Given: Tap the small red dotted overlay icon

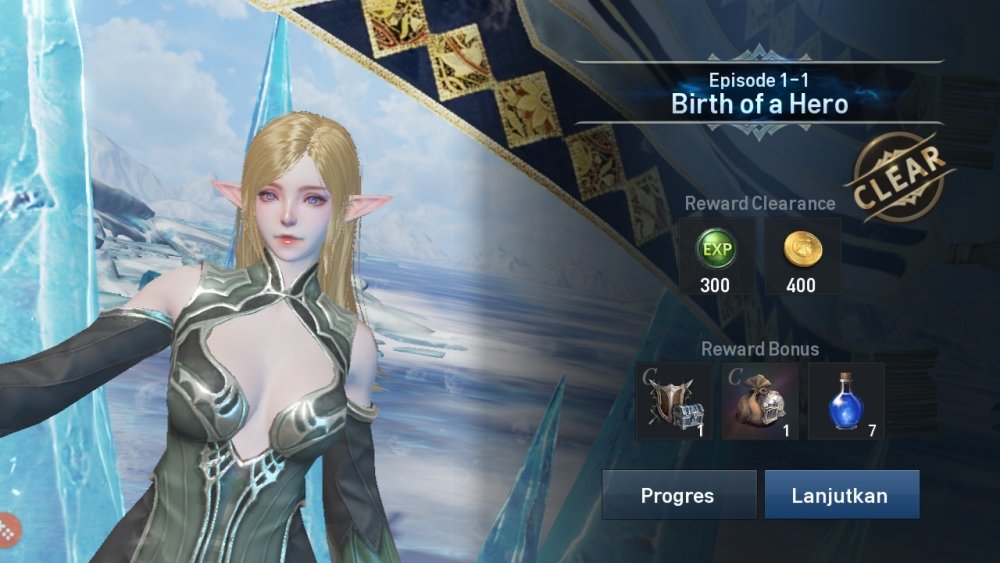Looking at the screenshot, I should pos(8,526).
